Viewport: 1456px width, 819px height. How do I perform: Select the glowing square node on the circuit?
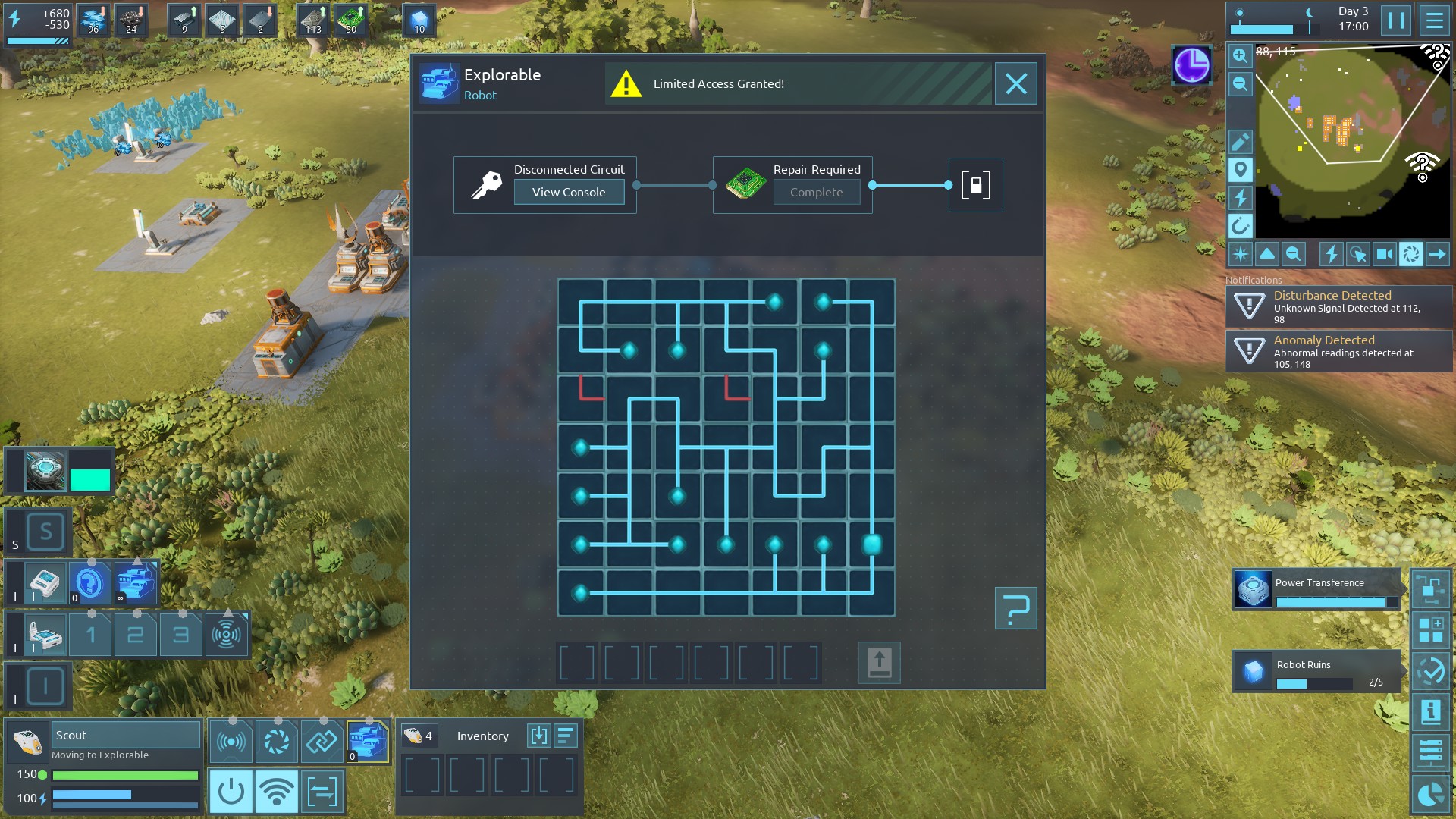(871, 544)
